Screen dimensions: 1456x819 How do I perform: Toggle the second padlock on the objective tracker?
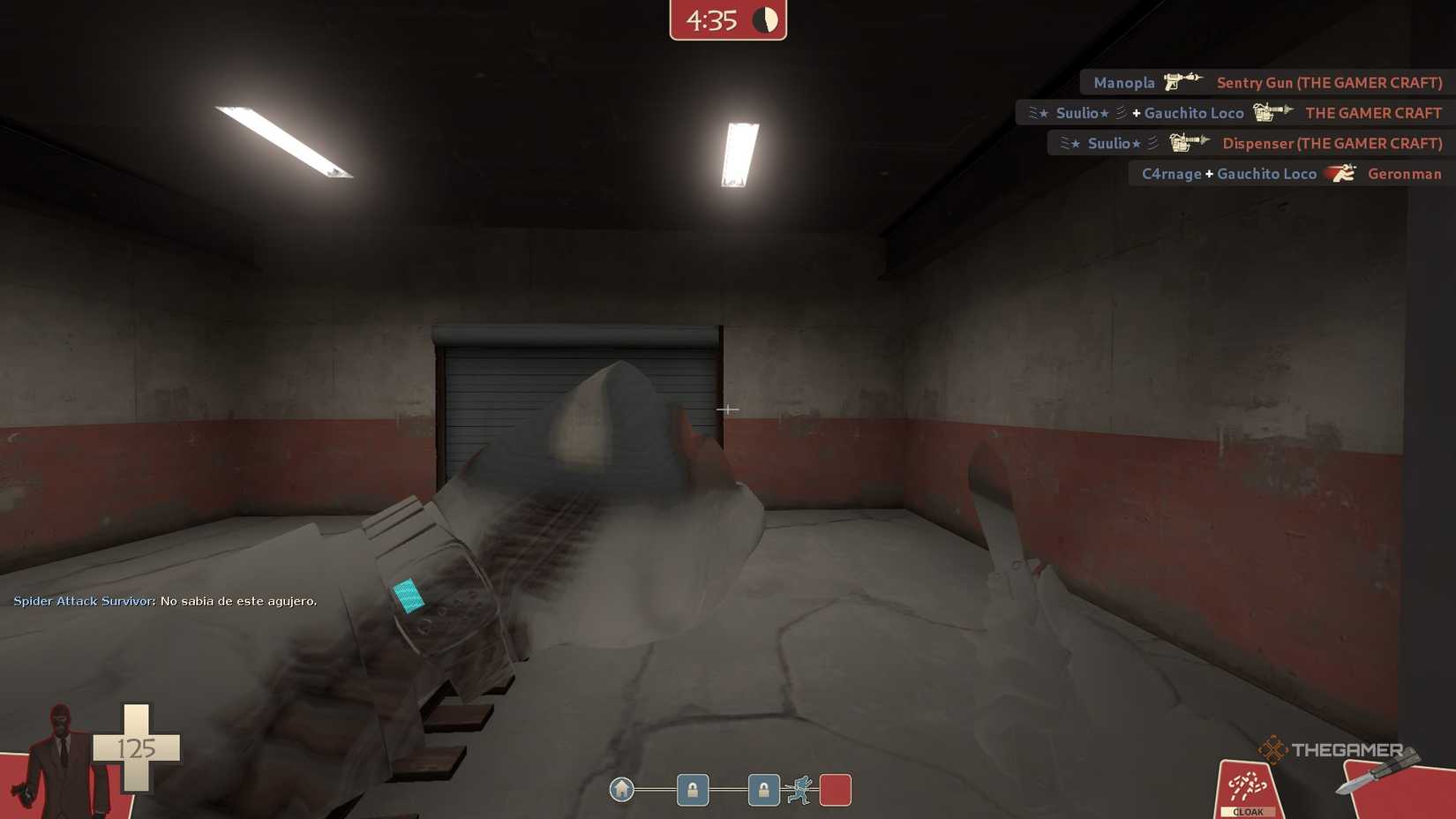pyautogui.click(x=762, y=791)
